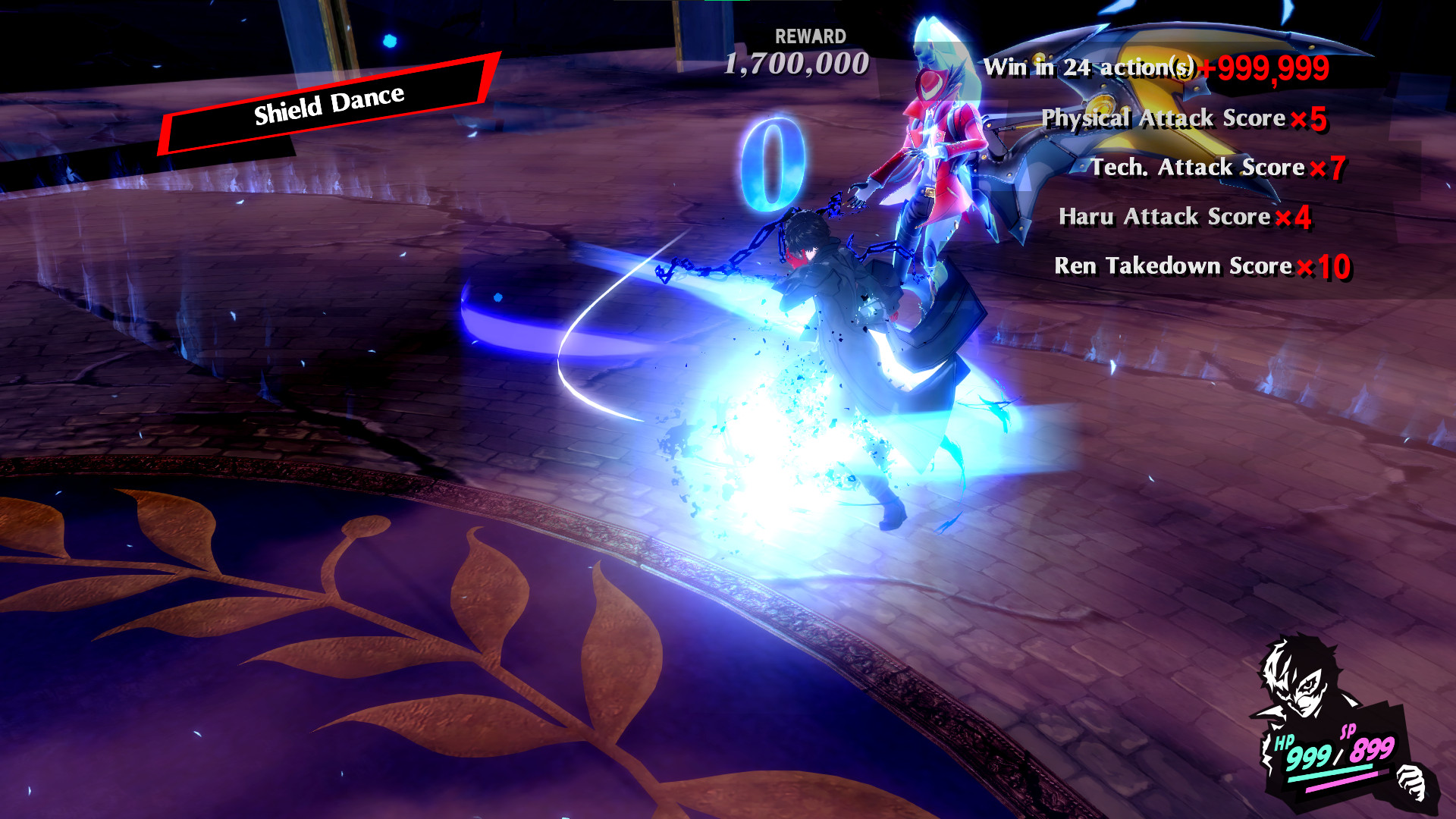Click the glowing blue damage number zero
This screenshot has height=819, width=1456.
tap(773, 159)
